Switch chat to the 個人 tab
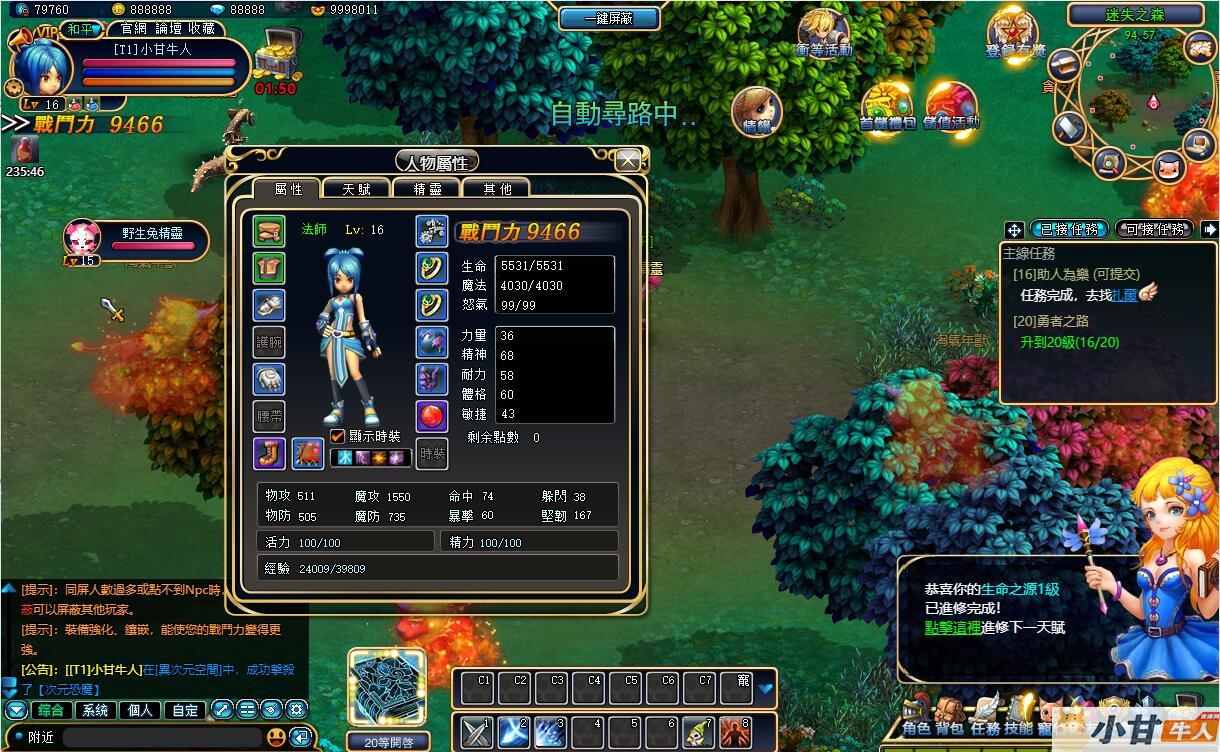This screenshot has height=752, width=1220. pos(141,710)
